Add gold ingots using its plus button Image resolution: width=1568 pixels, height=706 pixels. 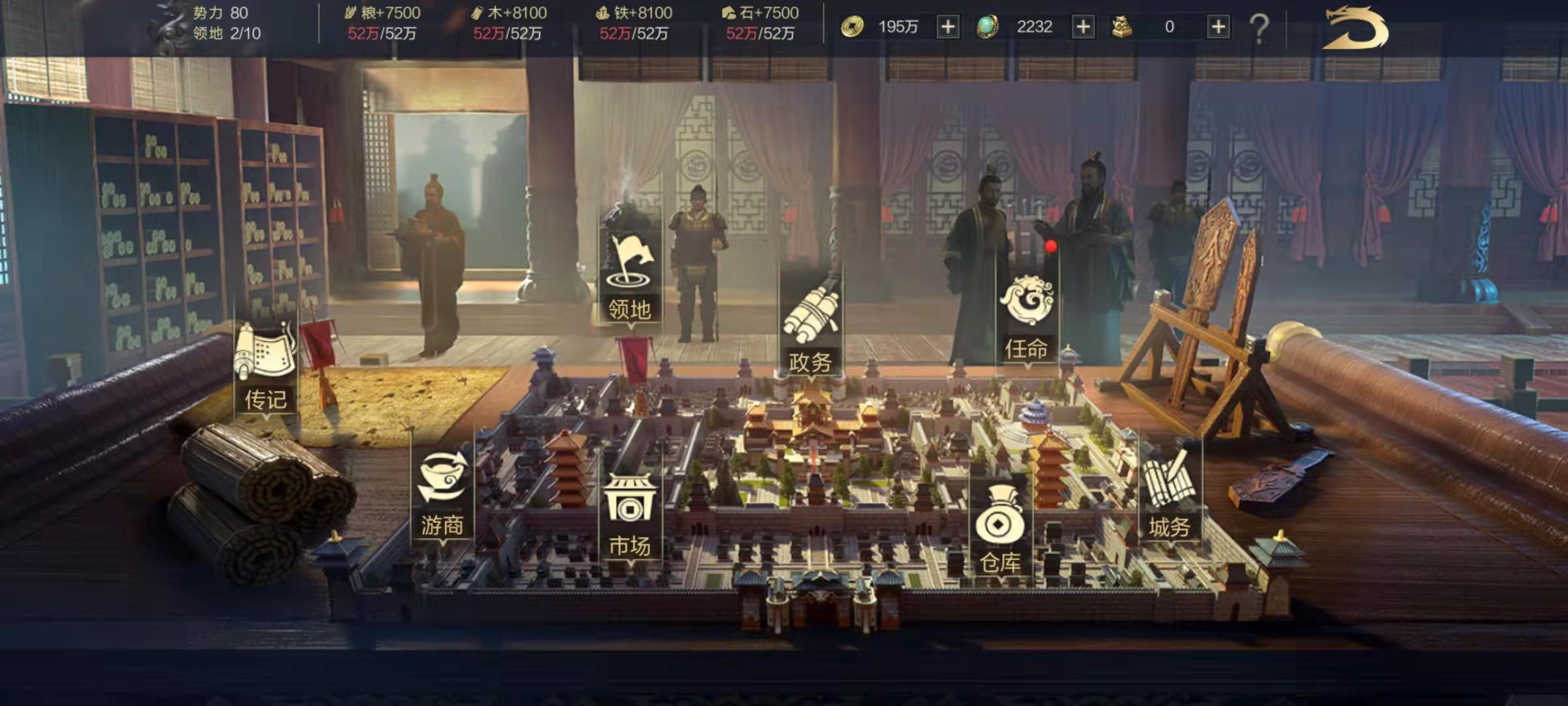click(x=1218, y=27)
